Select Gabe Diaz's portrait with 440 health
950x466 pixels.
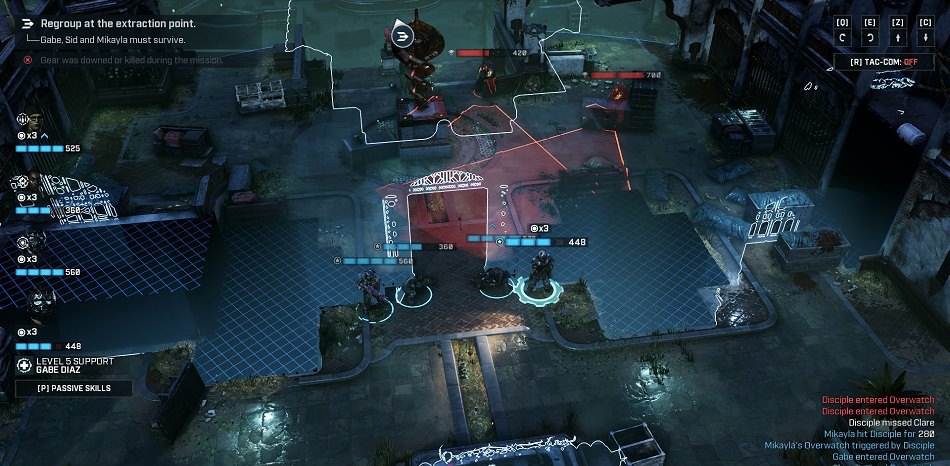tap(36, 303)
